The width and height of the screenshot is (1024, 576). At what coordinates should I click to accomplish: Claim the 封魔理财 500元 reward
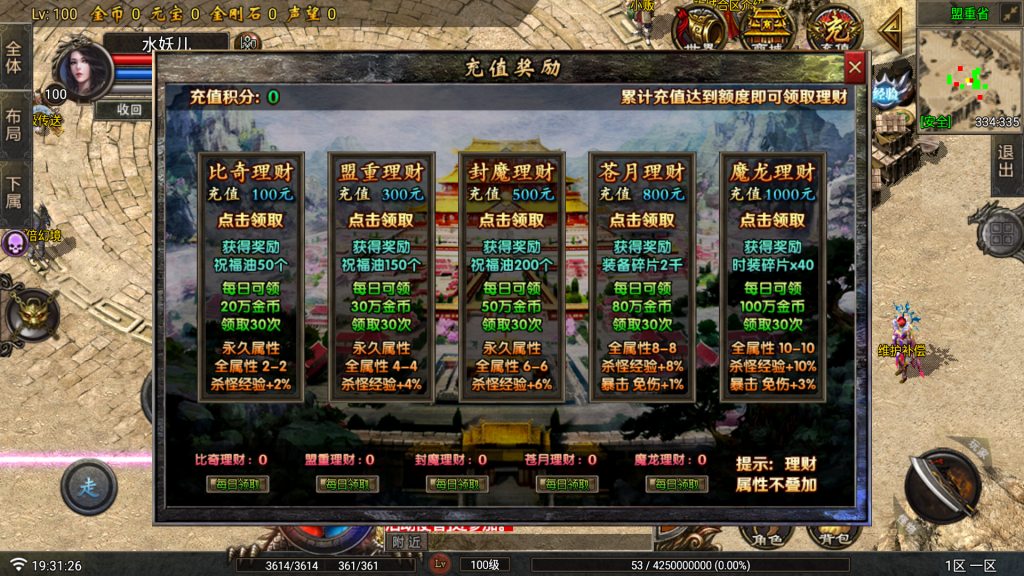pyautogui.click(x=512, y=220)
